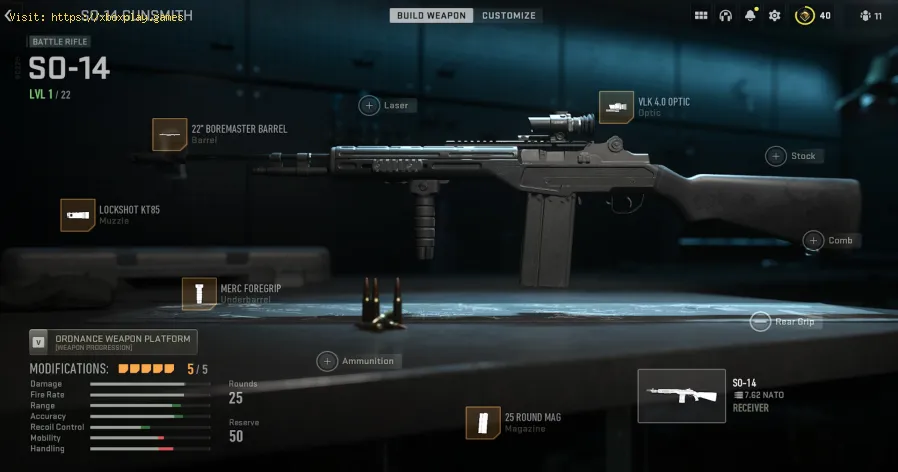Select the Merc Foregrip underbarrel slot
898x472 pixels.
199,294
